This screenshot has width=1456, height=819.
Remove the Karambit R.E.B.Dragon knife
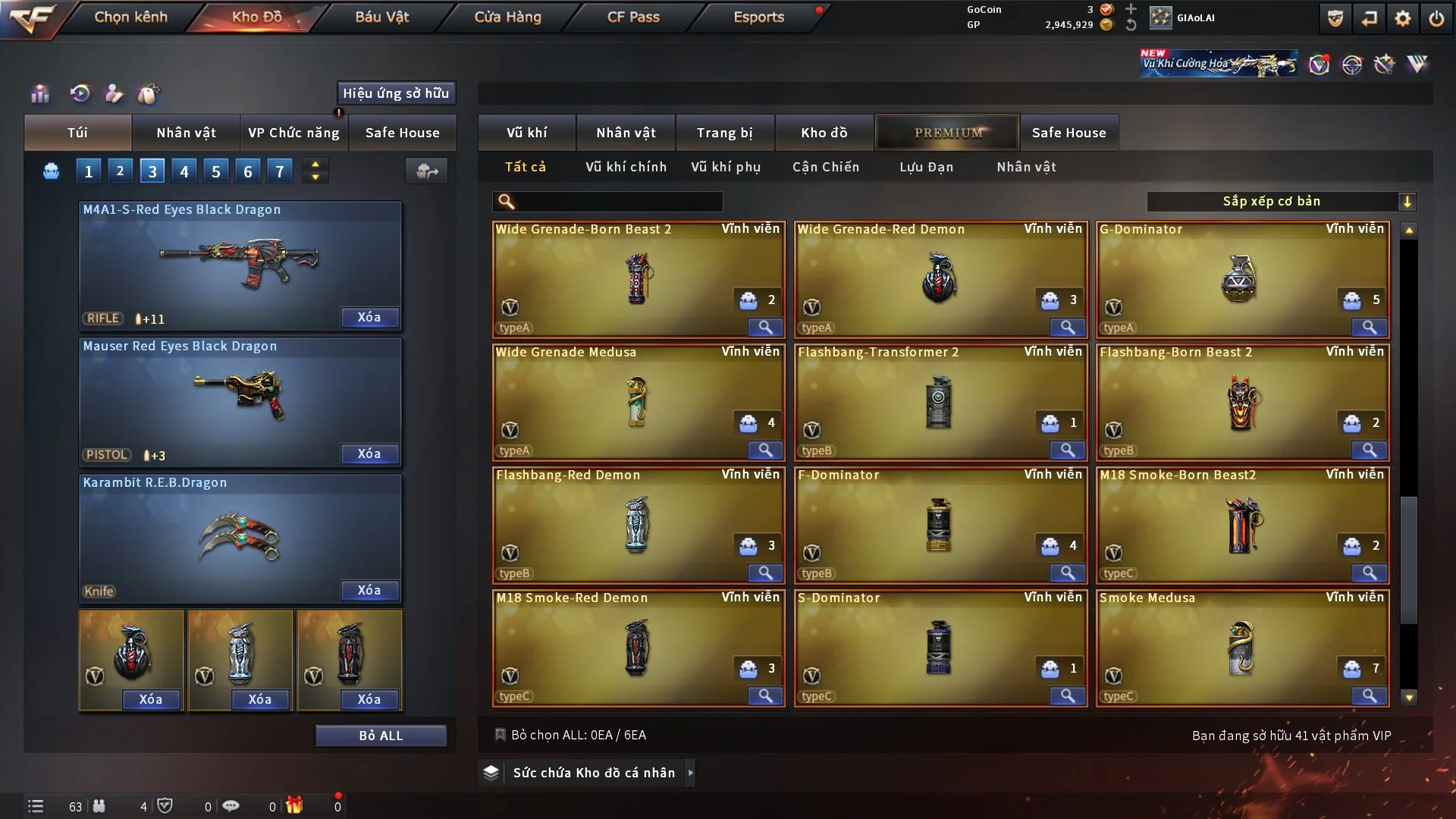click(x=369, y=590)
